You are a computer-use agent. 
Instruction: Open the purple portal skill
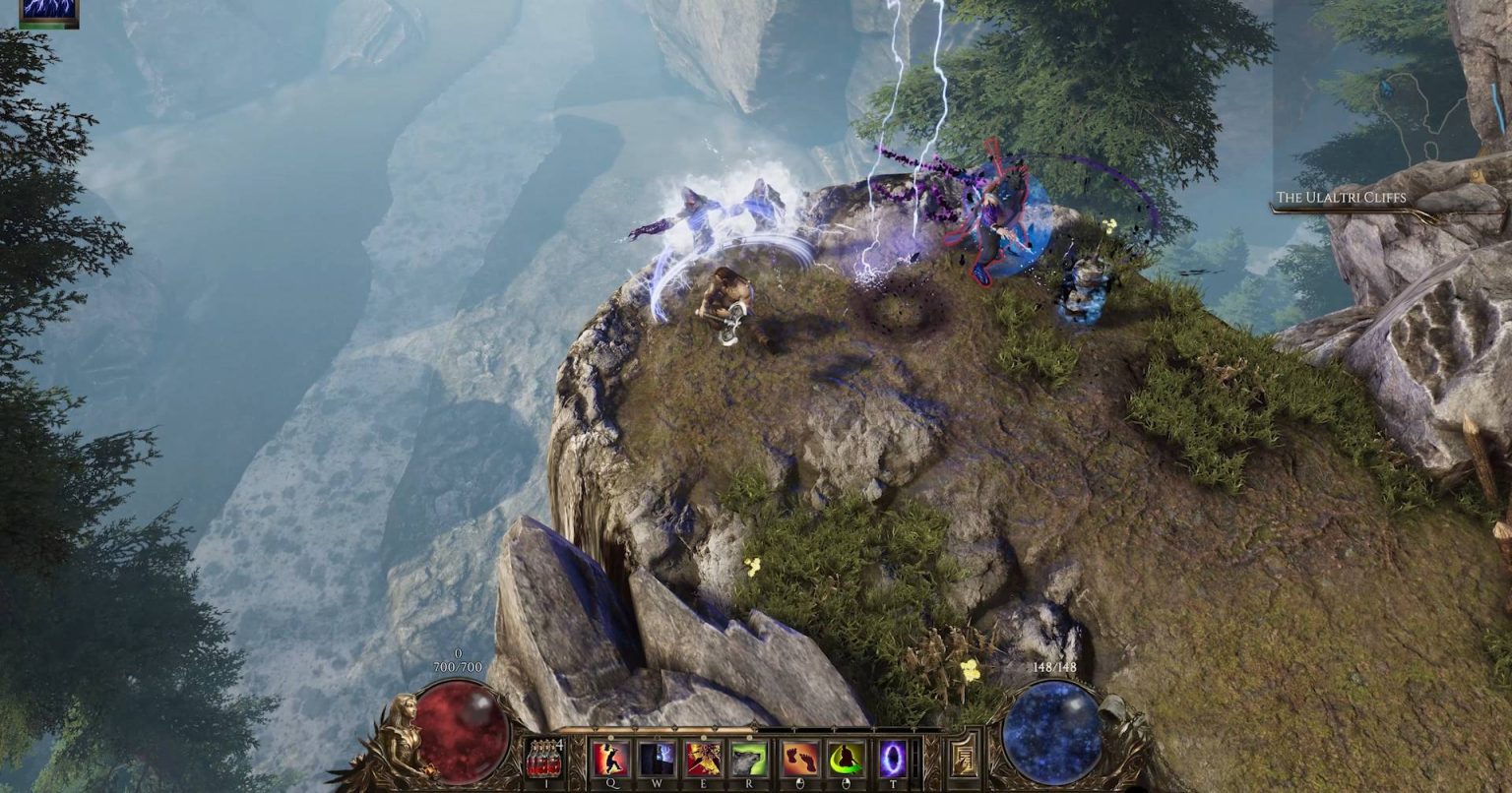(894, 760)
